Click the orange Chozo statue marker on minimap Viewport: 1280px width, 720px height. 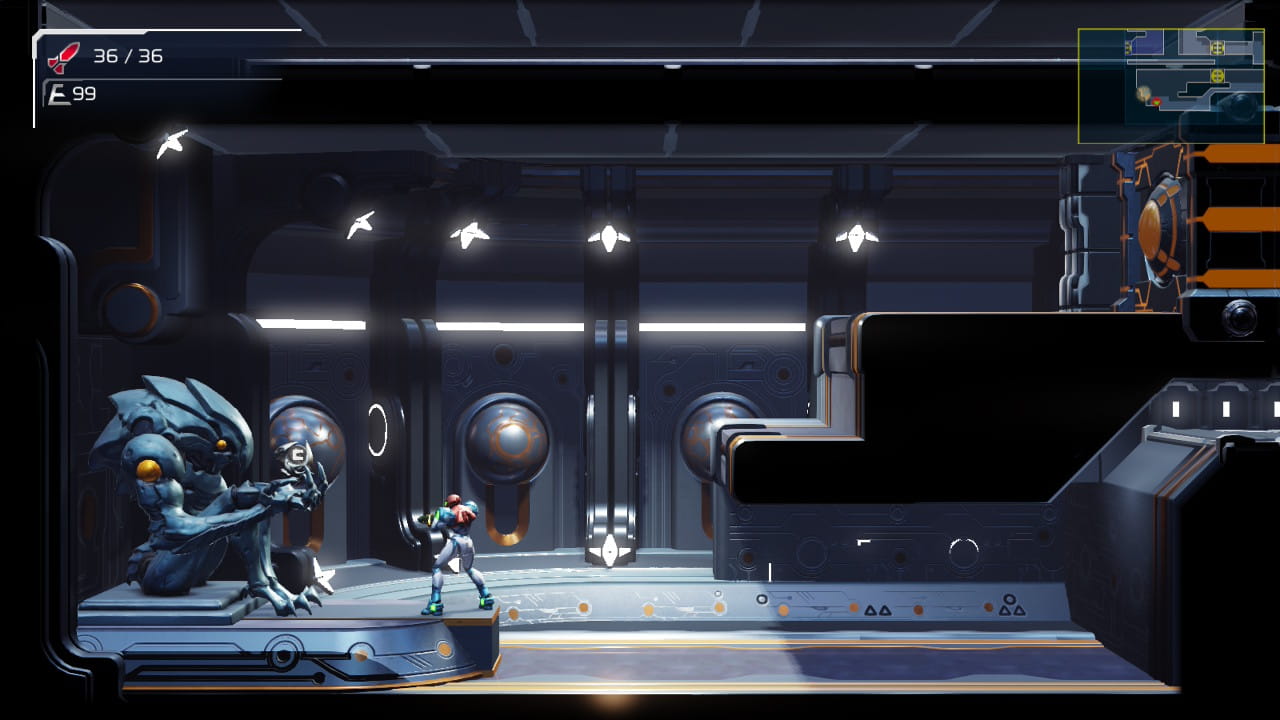click(x=1143, y=92)
